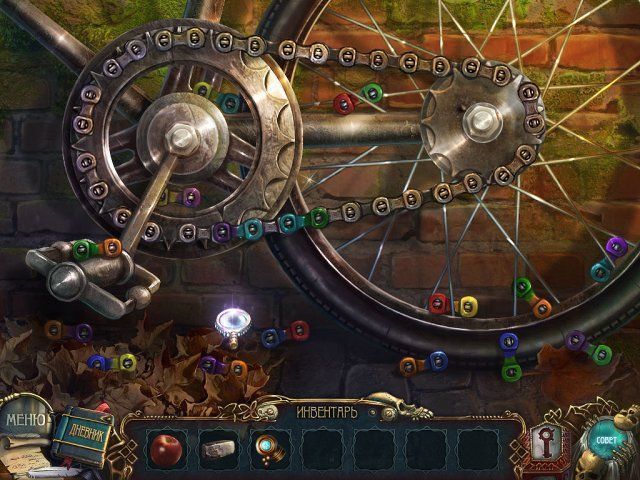Viewport: 640px width, 480px height.
Task: Choose the orange and teal amulet item
Action: [267, 447]
